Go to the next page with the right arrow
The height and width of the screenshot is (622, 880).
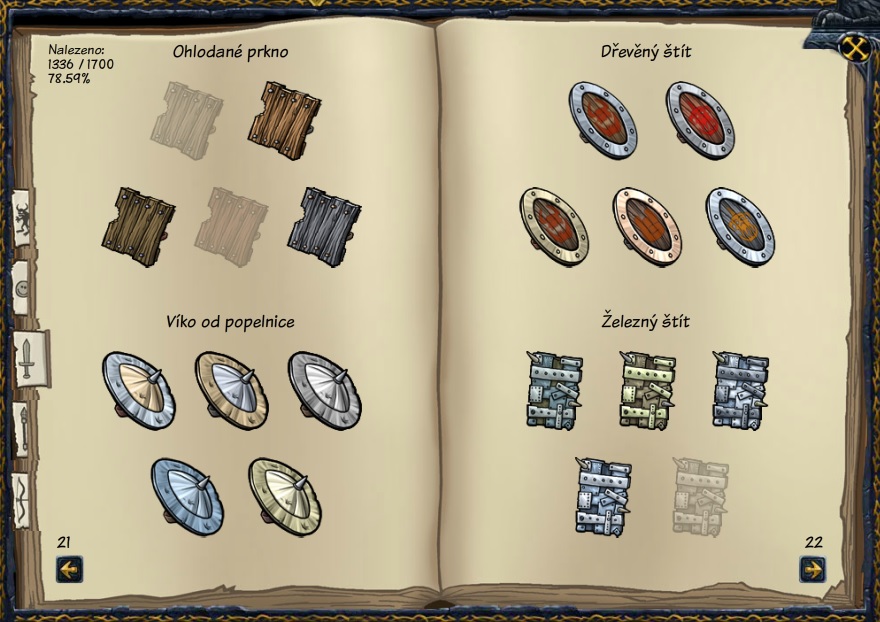coord(813,570)
